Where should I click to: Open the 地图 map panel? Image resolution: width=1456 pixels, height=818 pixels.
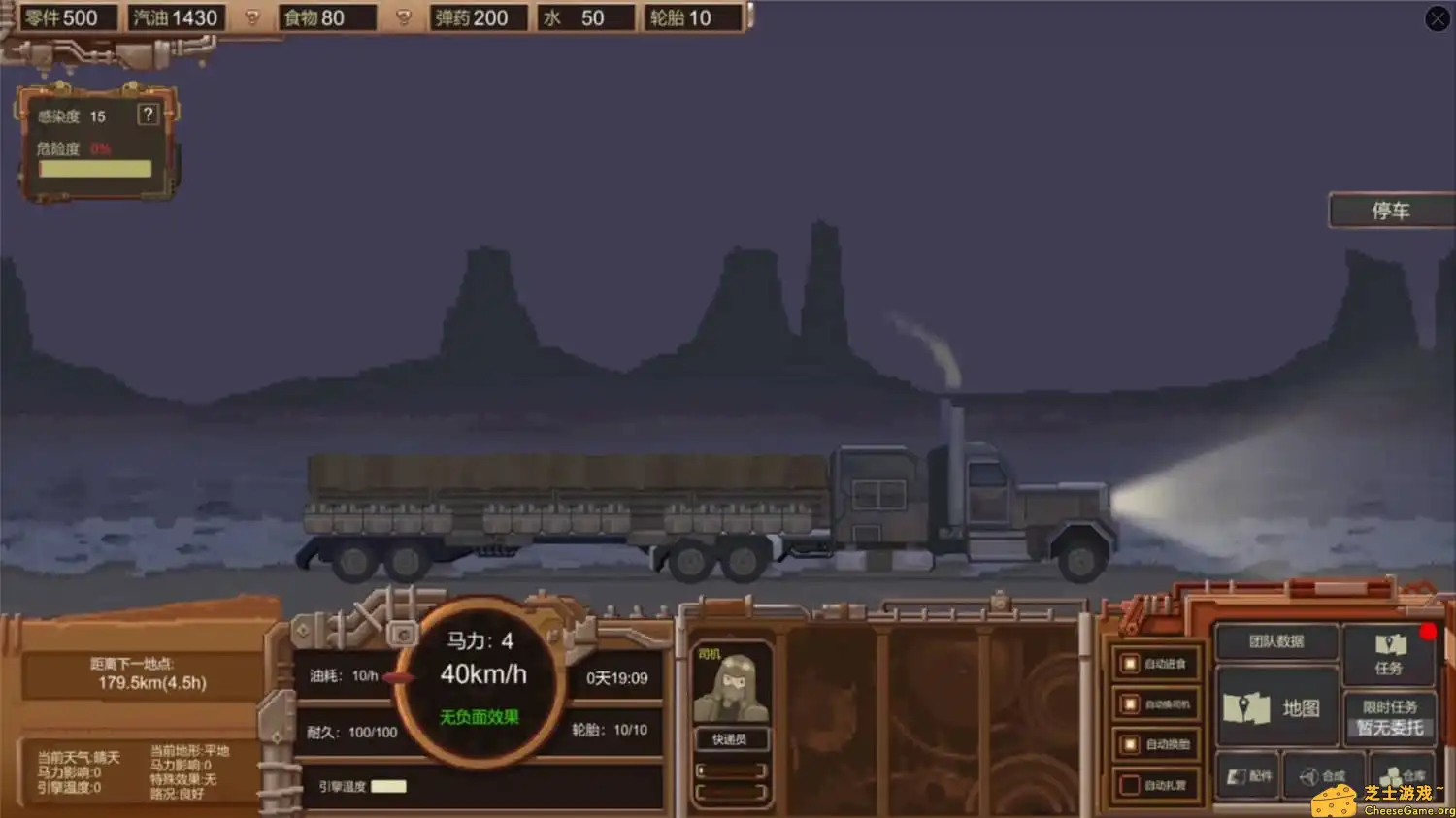pyautogui.click(x=1276, y=708)
